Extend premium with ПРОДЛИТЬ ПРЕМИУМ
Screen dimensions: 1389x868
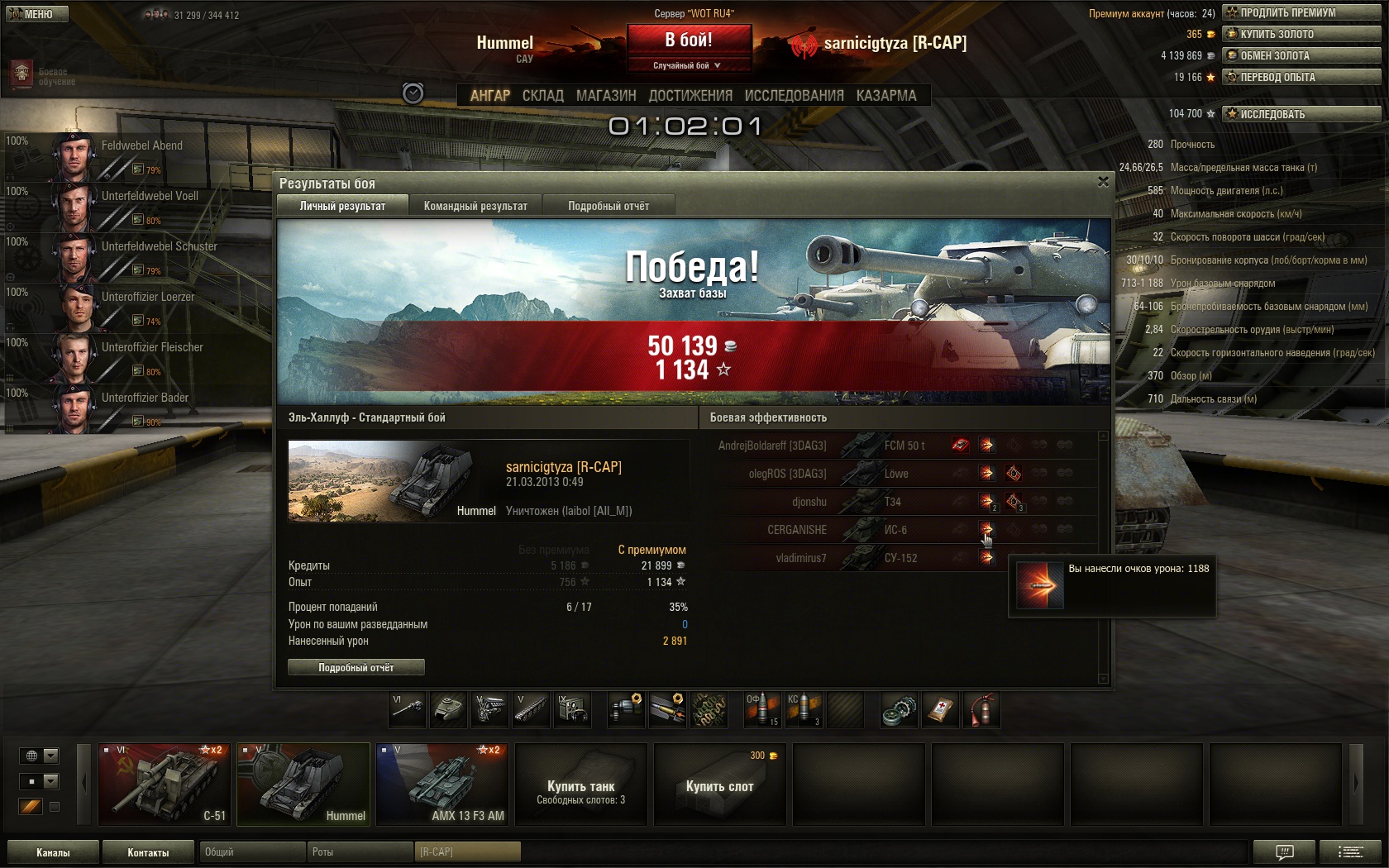pyautogui.click(x=1301, y=12)
